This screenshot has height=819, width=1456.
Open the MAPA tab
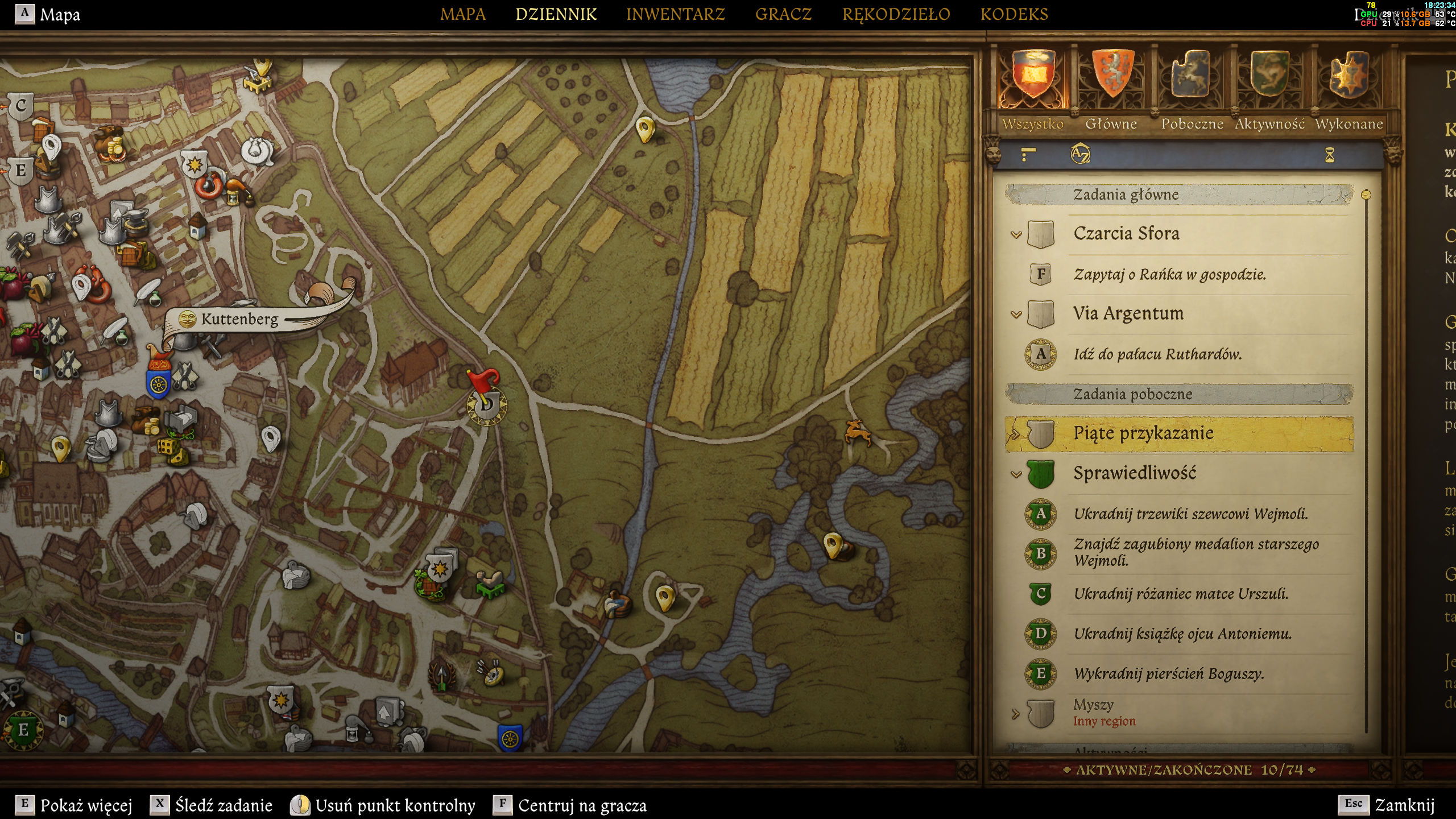click(462, 14)
